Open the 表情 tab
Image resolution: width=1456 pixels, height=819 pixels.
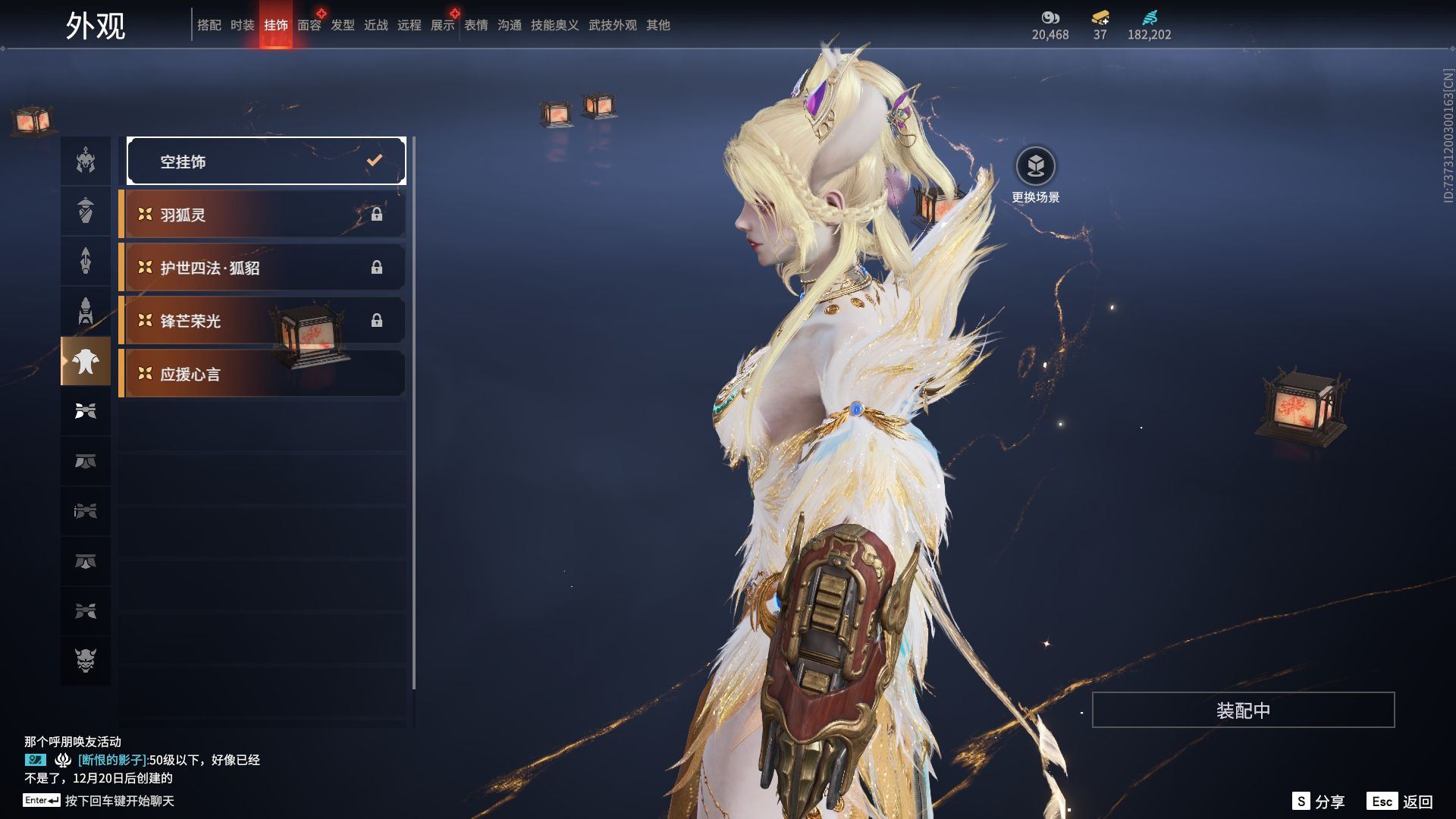475,25
